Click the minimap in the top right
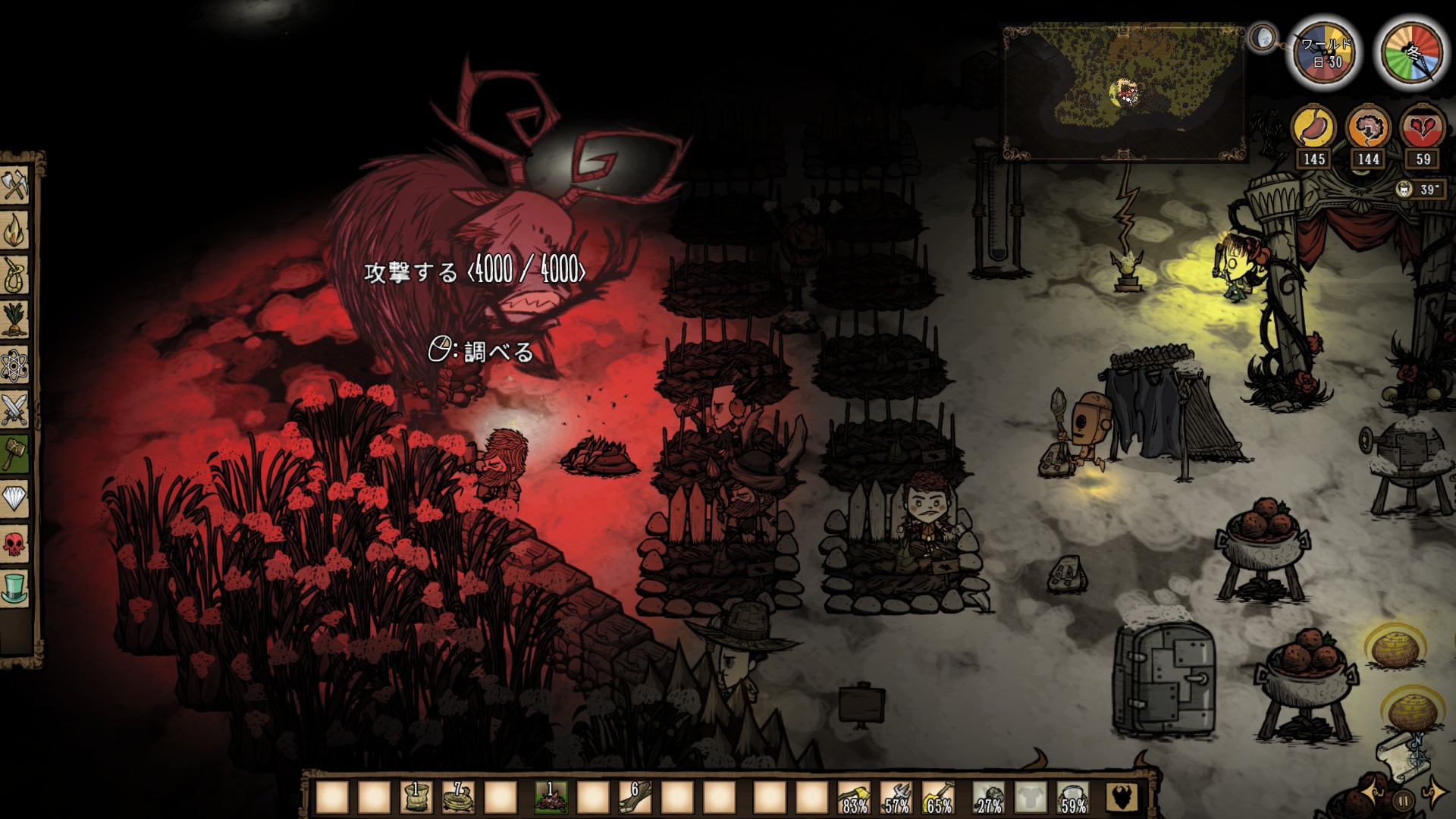This screenshot has height=819, width=1456. (x=1124, y=93)
